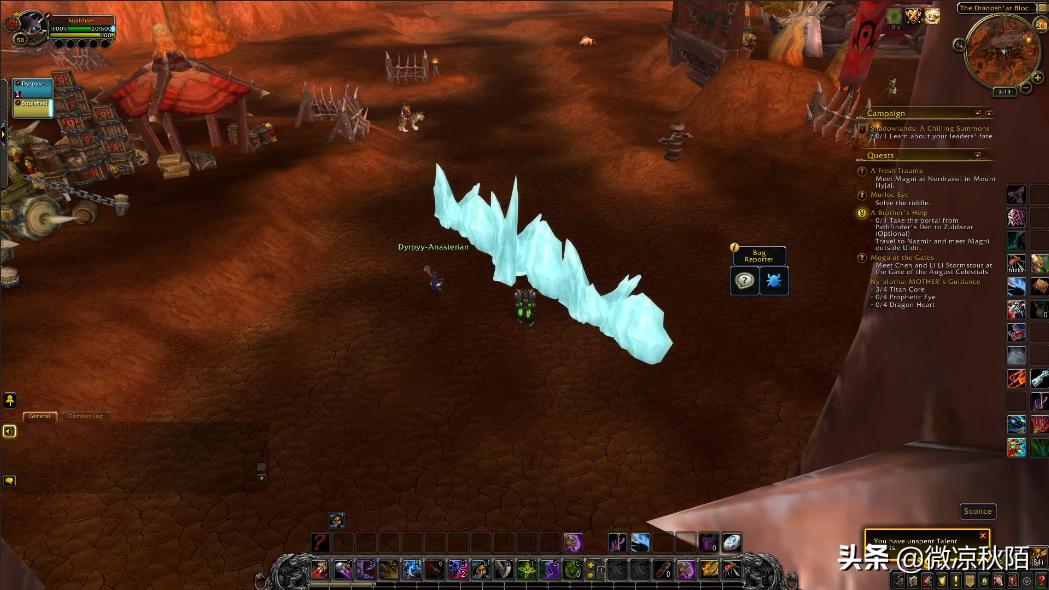Open the Bug Reporter question mark button

[745, 281]
